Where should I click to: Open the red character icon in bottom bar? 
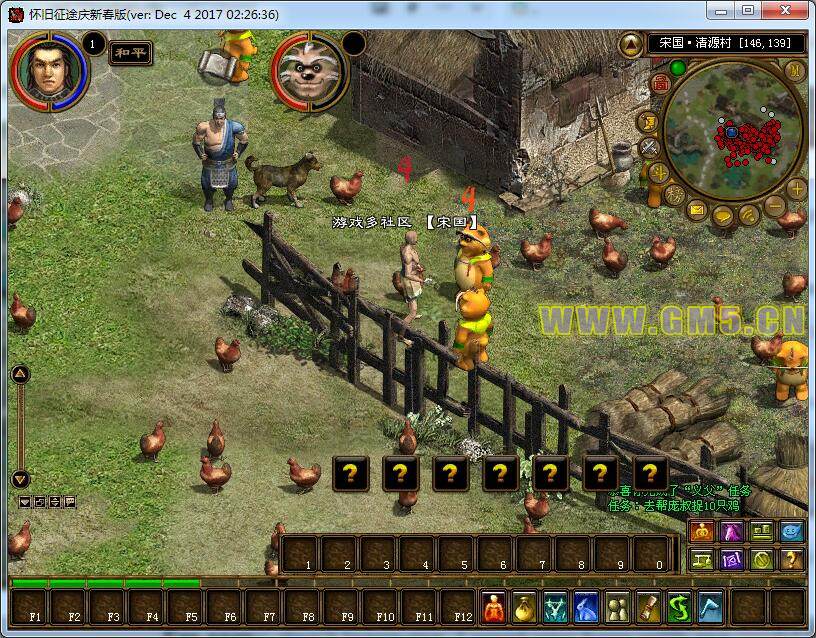click(x=493, y=606)
